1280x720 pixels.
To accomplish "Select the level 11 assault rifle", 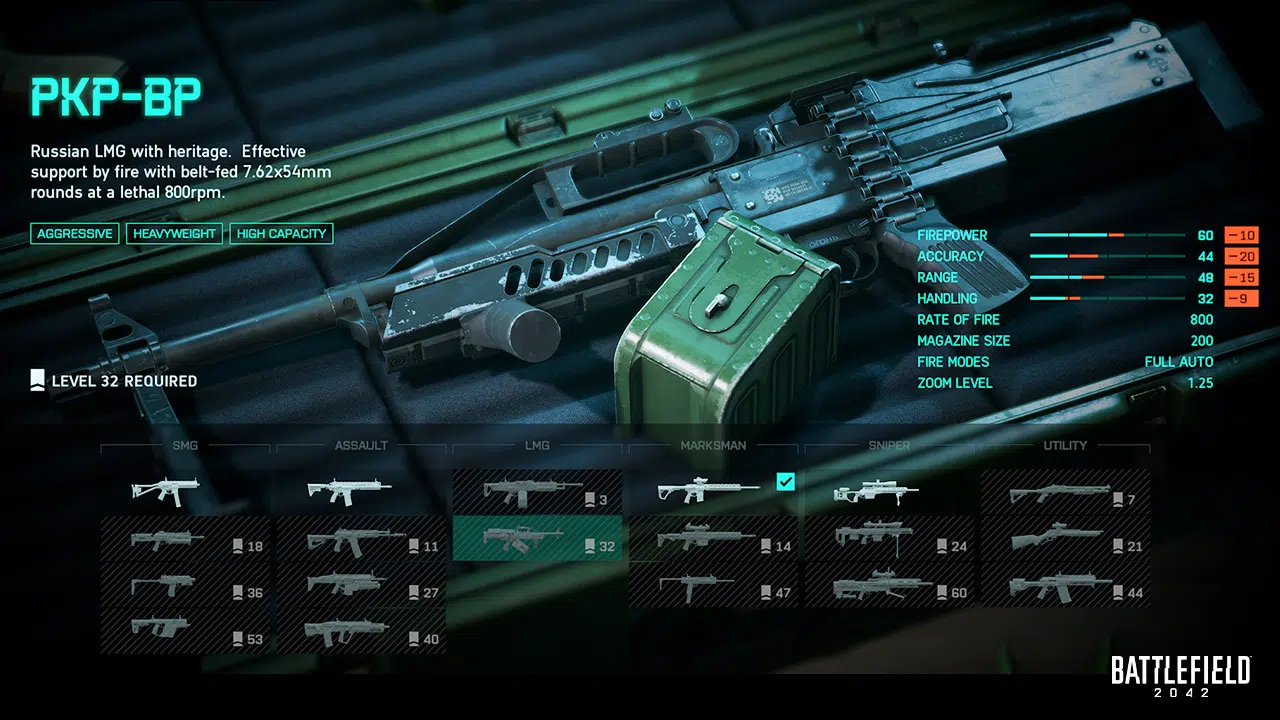I will [361, 540].
